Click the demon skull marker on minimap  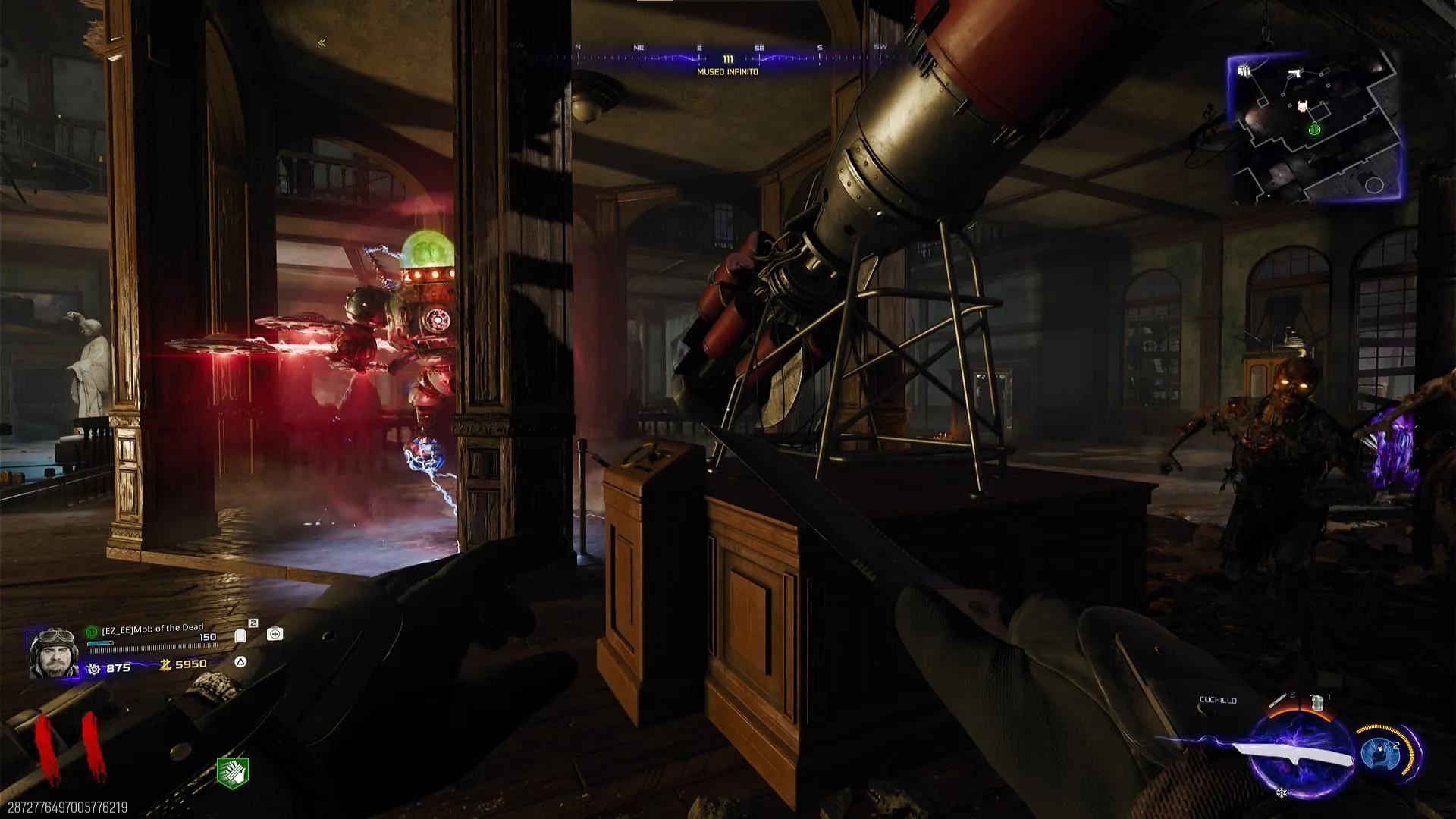pos(1302,106)
